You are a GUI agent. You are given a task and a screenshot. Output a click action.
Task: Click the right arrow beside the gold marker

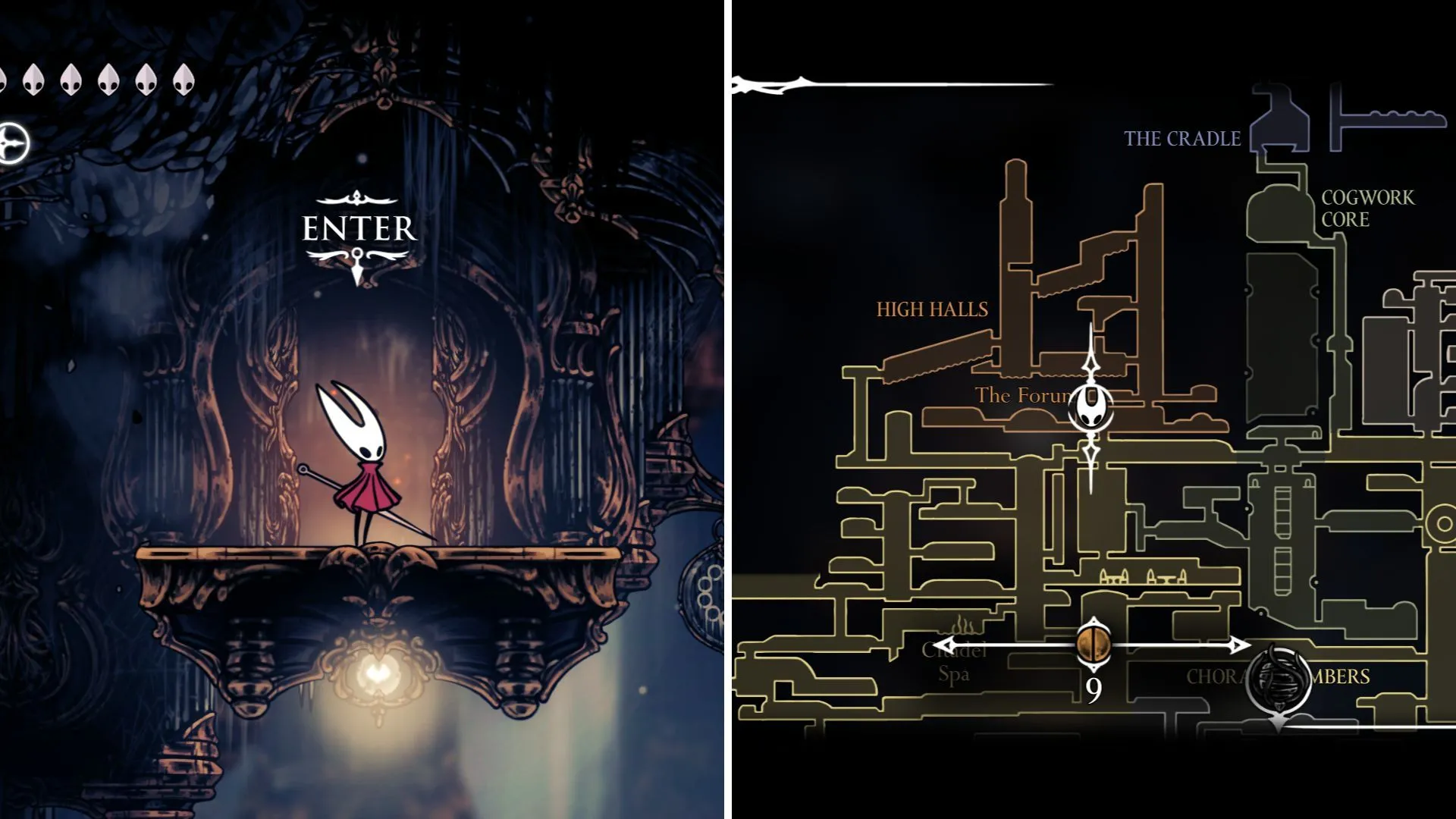click(1239, 645)
